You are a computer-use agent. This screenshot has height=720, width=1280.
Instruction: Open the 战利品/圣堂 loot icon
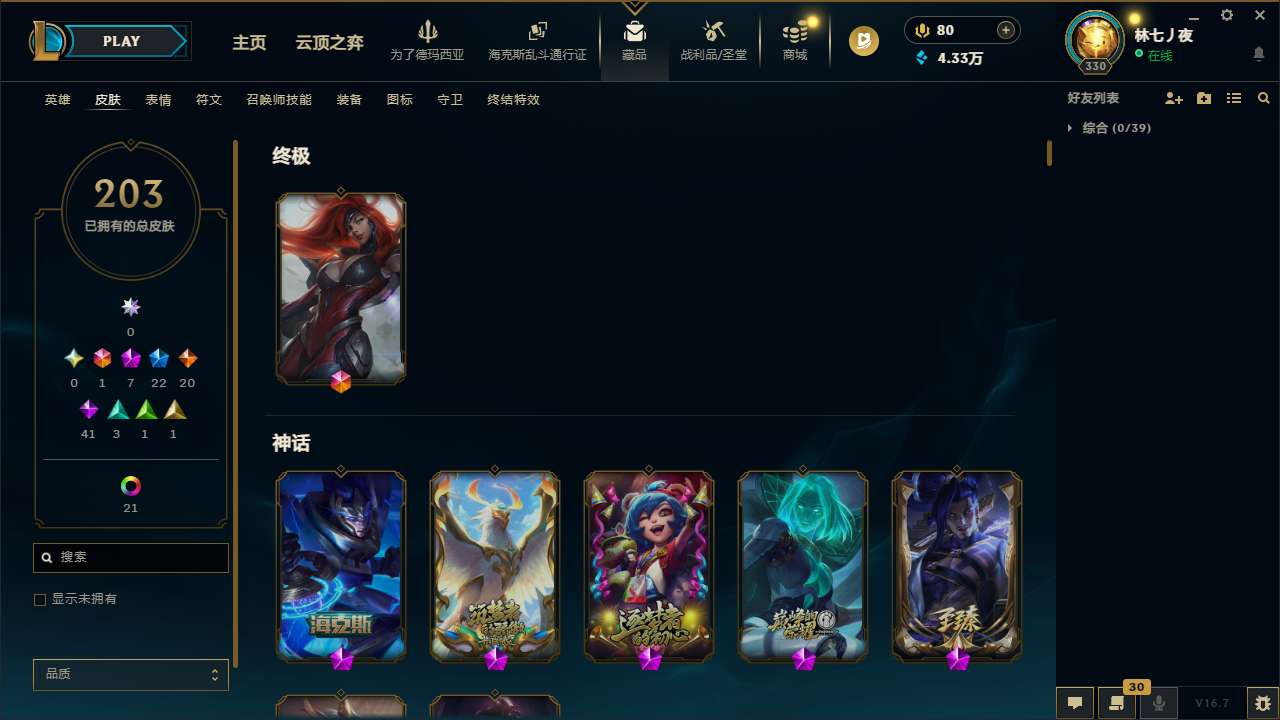click(713, 40)
